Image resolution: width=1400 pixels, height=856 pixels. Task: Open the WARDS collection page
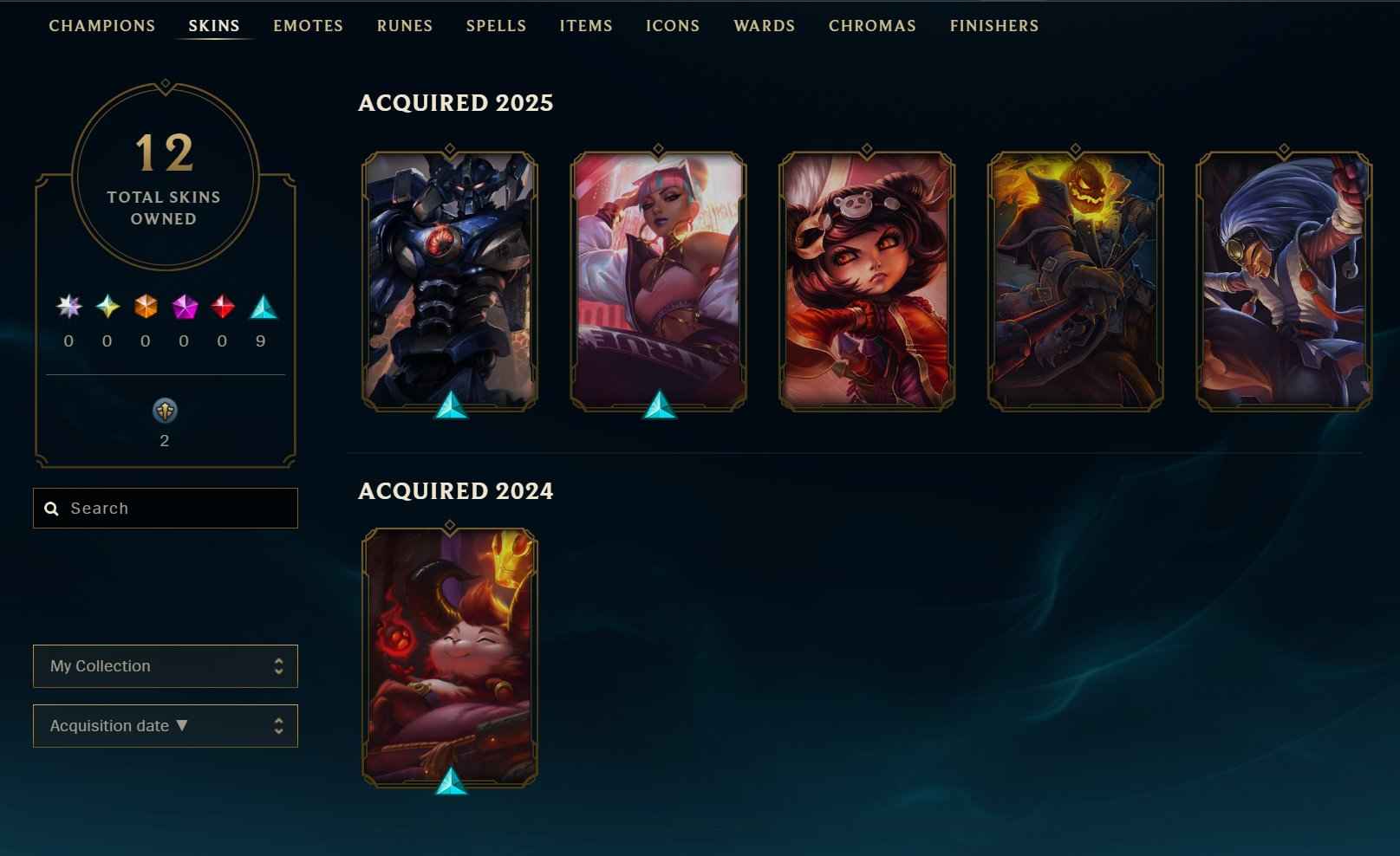(x=764, y=26)
